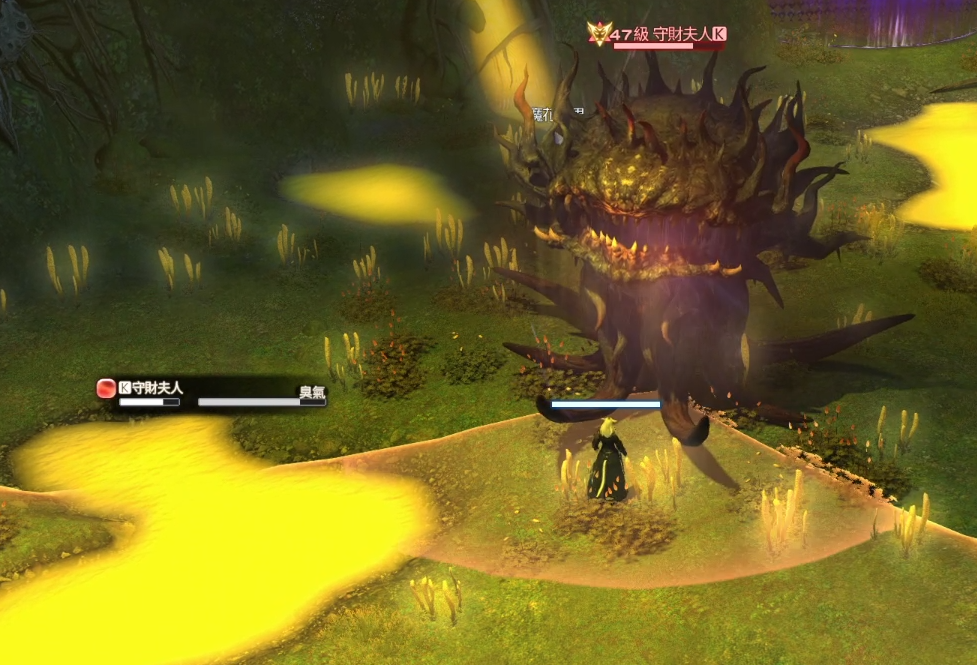This screenshot has width=977, height=665.
Task: Target the 47級 守財夫人 nameplate
Action: tap(664, 36)
